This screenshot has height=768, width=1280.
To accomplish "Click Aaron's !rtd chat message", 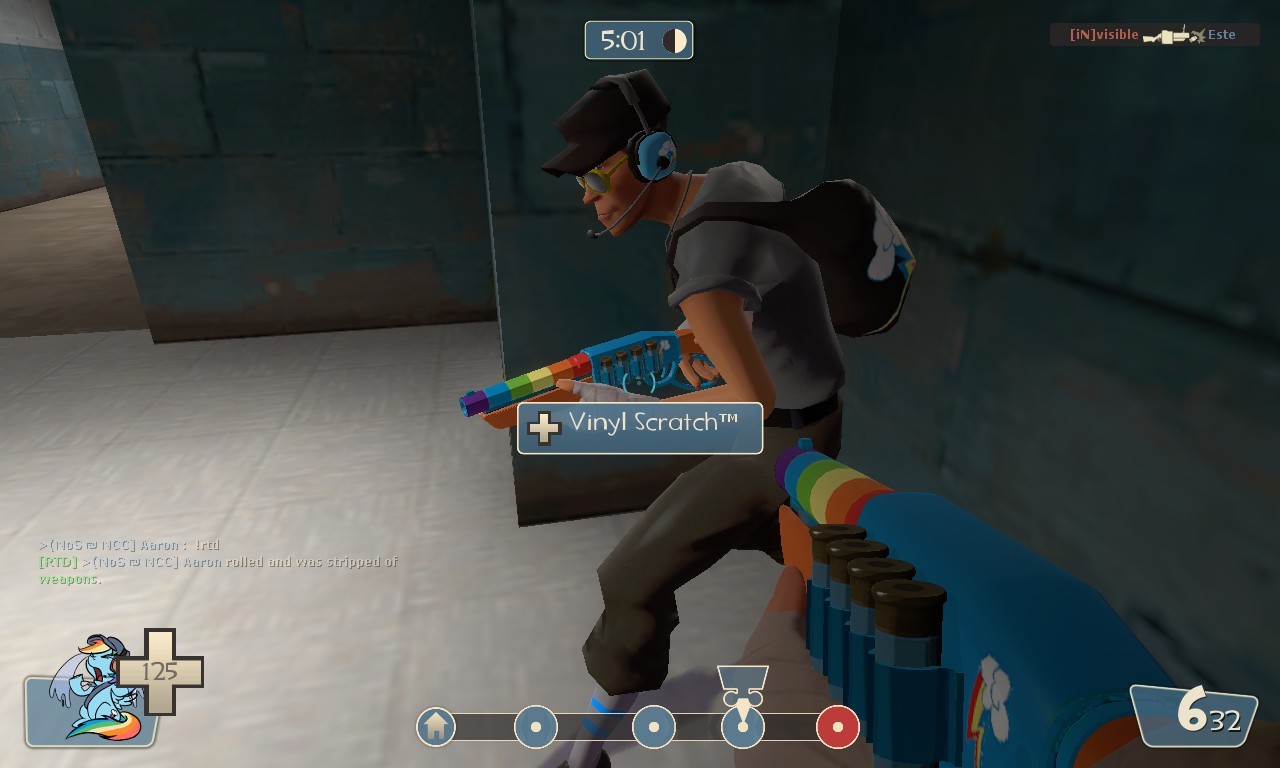I will (x=130, y=543).
